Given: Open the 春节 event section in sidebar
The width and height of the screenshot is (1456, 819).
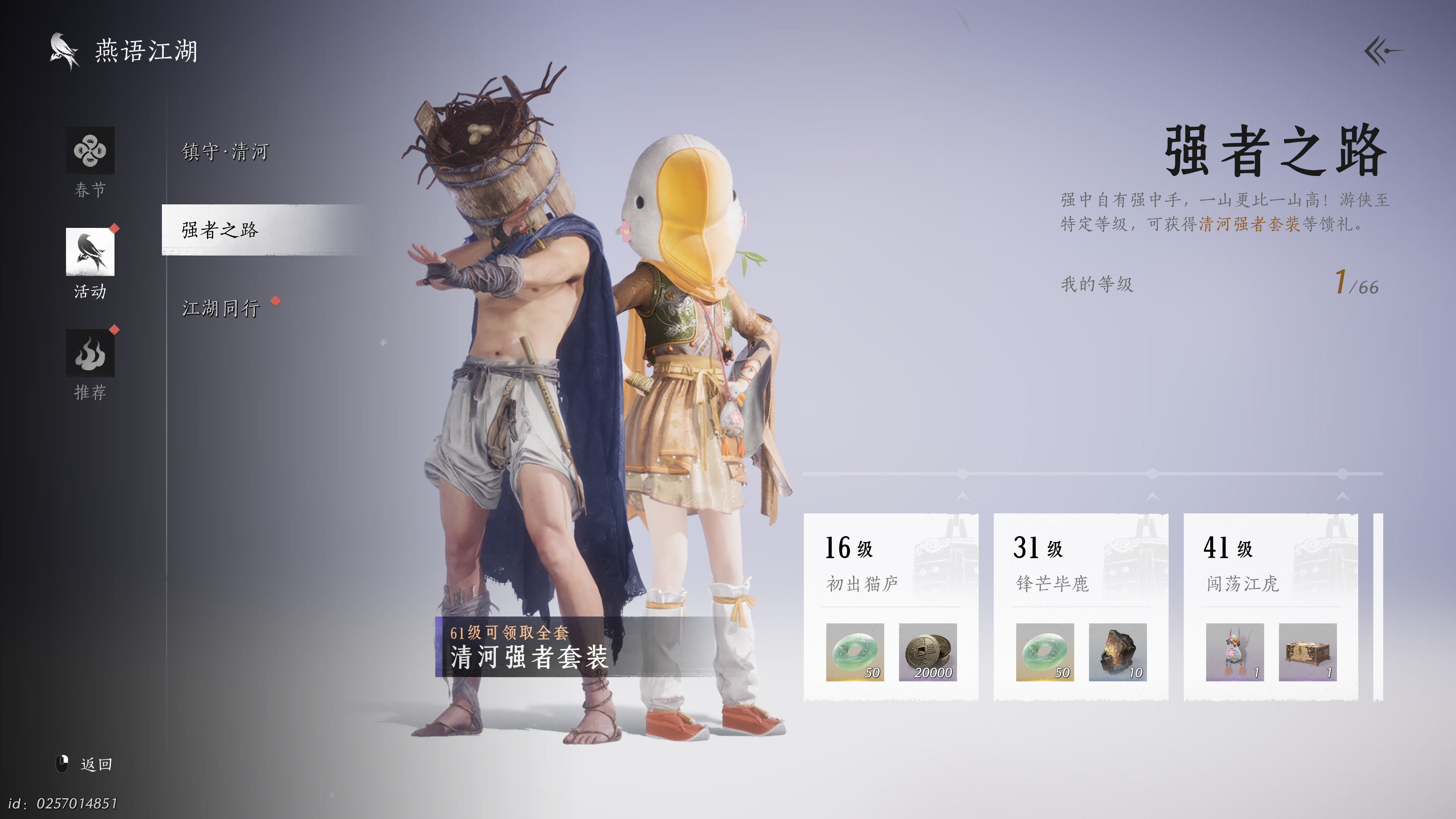Looking at the screenshot, I should coord(91,151).
